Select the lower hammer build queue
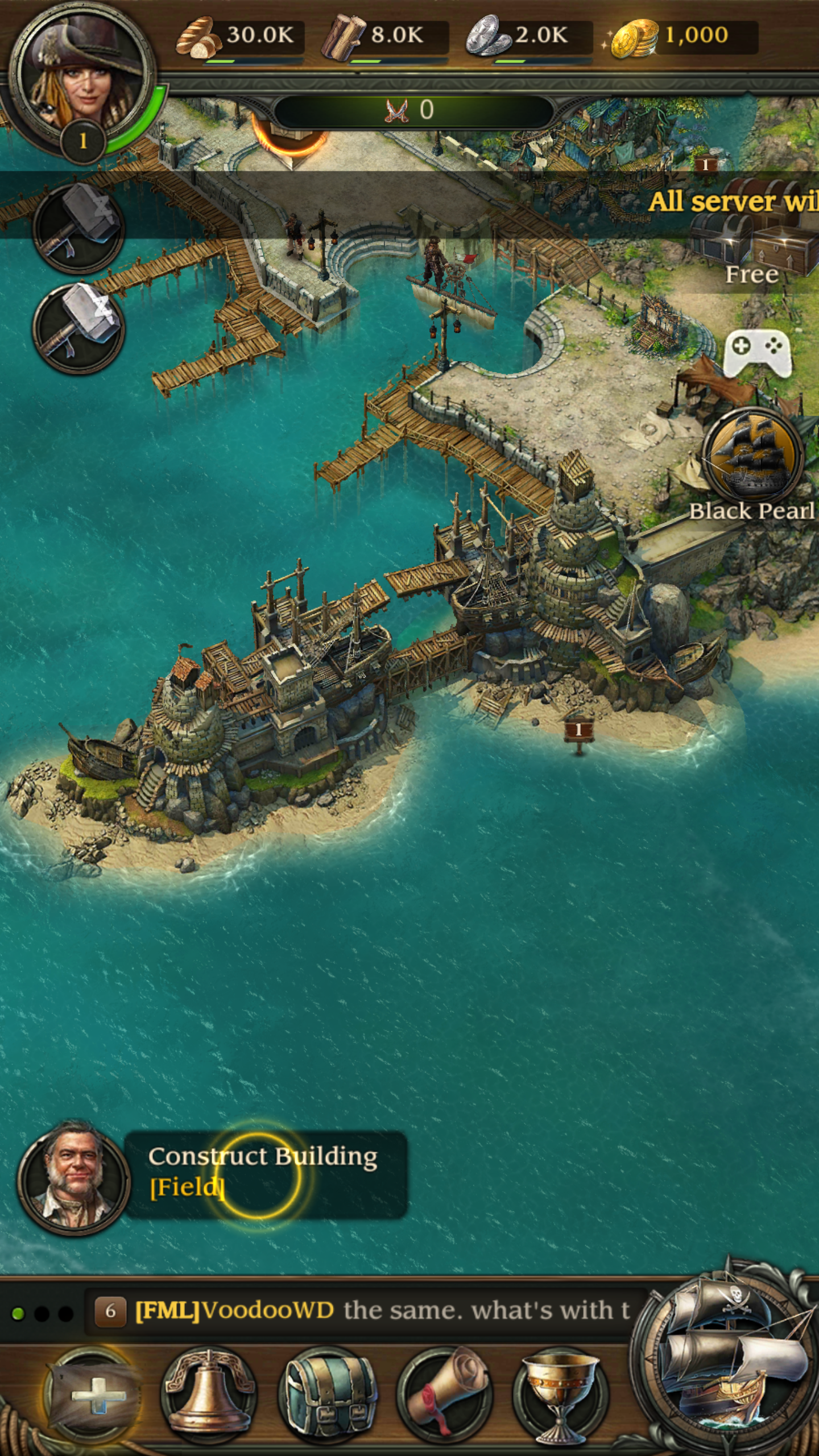This screenshot has width=819, height=1456. (x=78, y=329)
